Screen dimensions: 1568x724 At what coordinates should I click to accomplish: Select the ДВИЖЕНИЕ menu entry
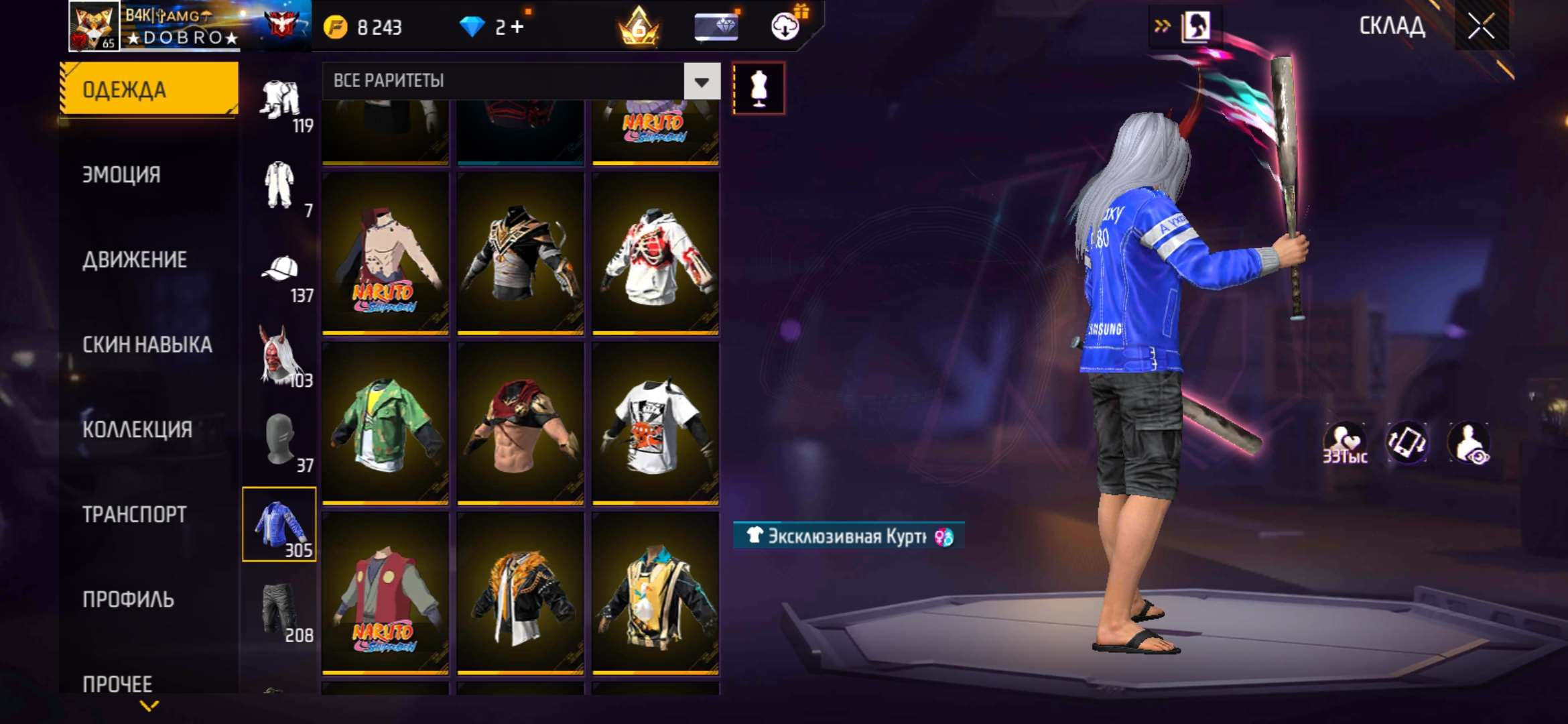(135, 260)
